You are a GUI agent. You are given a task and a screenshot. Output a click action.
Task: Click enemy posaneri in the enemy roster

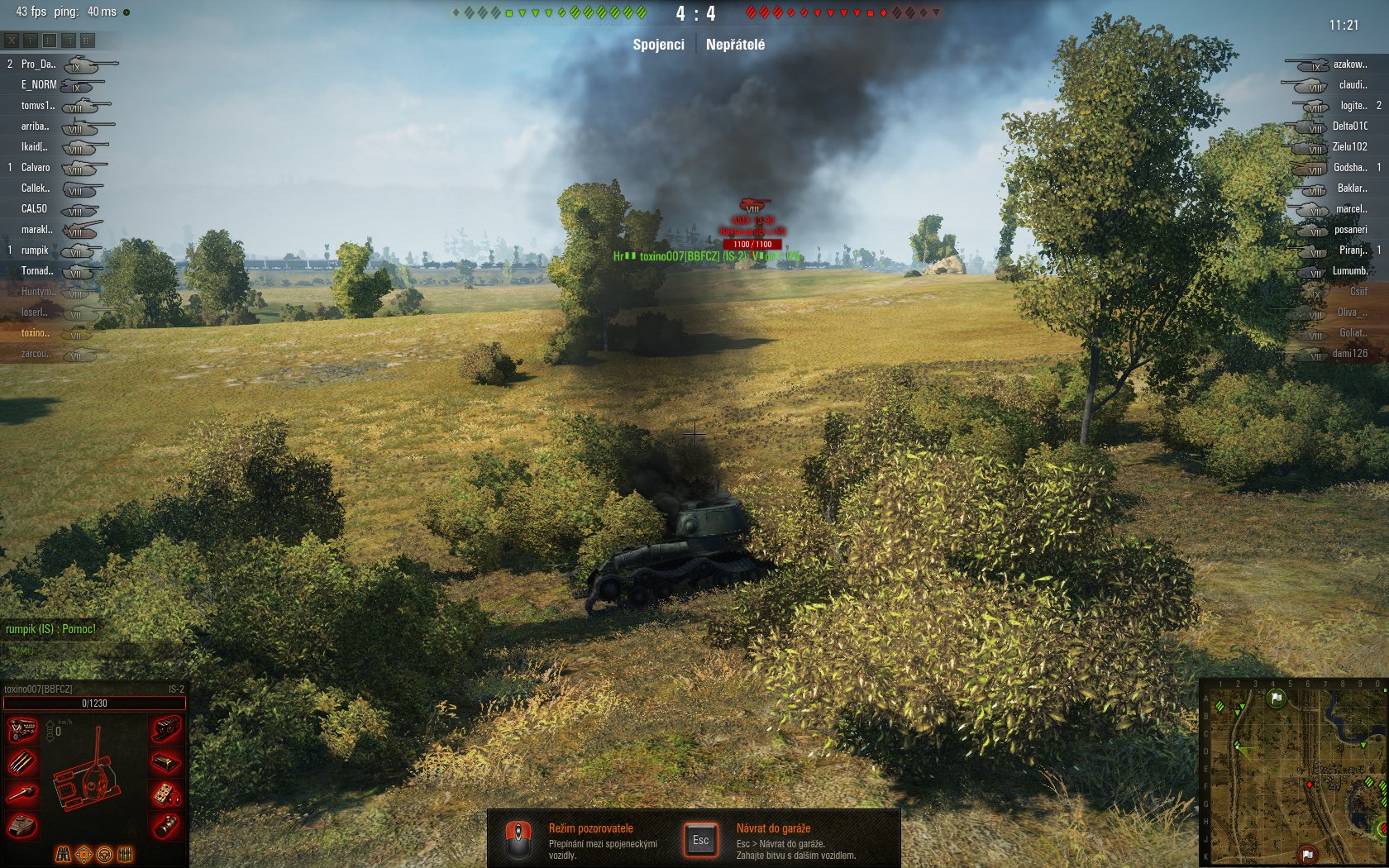coord(1350,229)
